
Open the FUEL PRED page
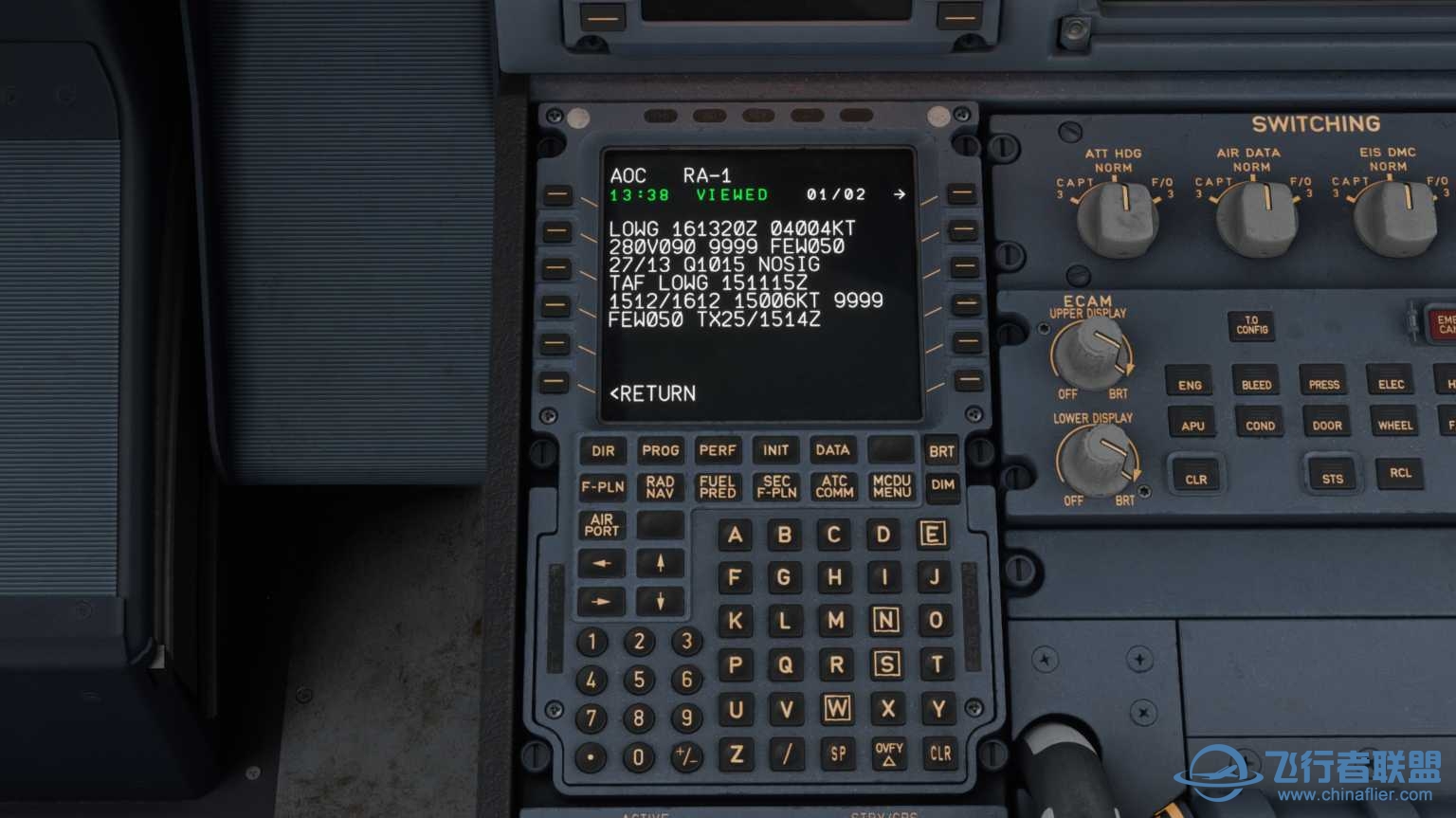(718, 487)
